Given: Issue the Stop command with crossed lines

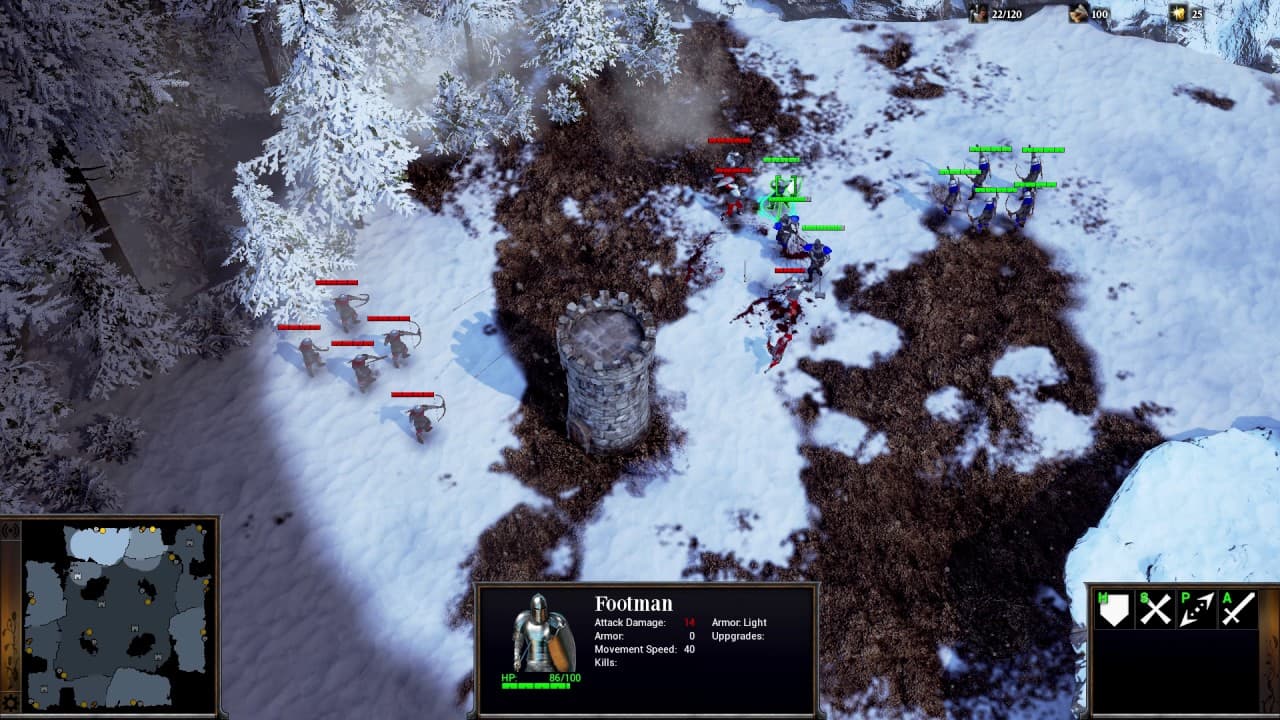Looking at the screenshot, I should [1155, 609].
